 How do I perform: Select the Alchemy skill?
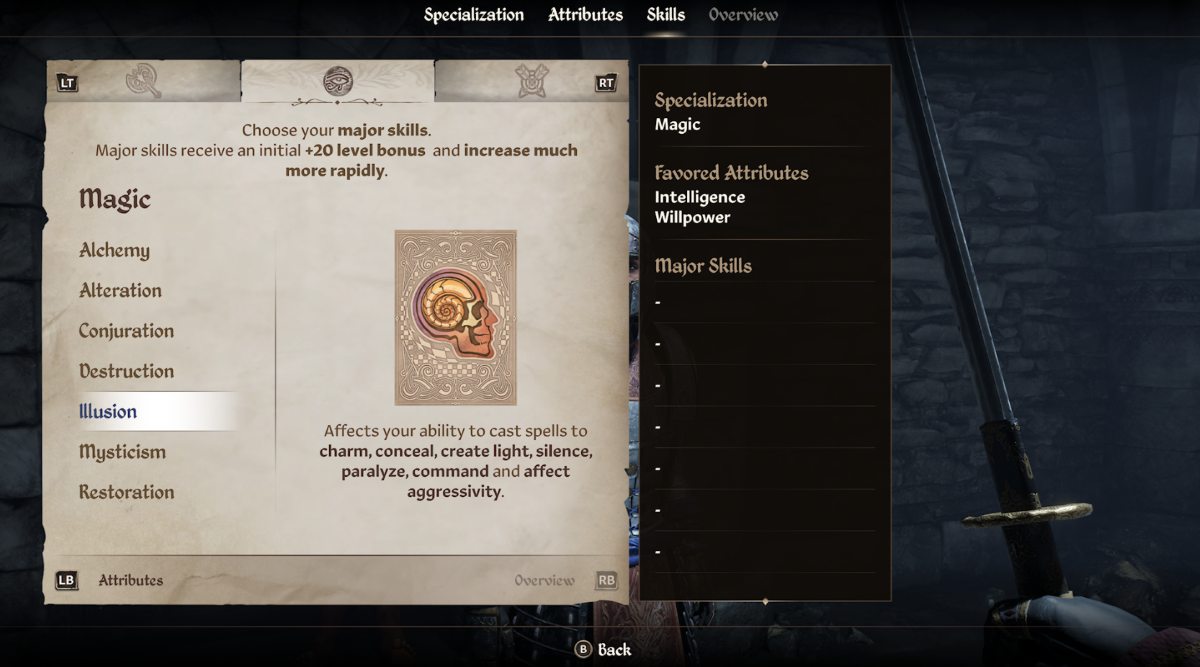[x=115, y=251]
